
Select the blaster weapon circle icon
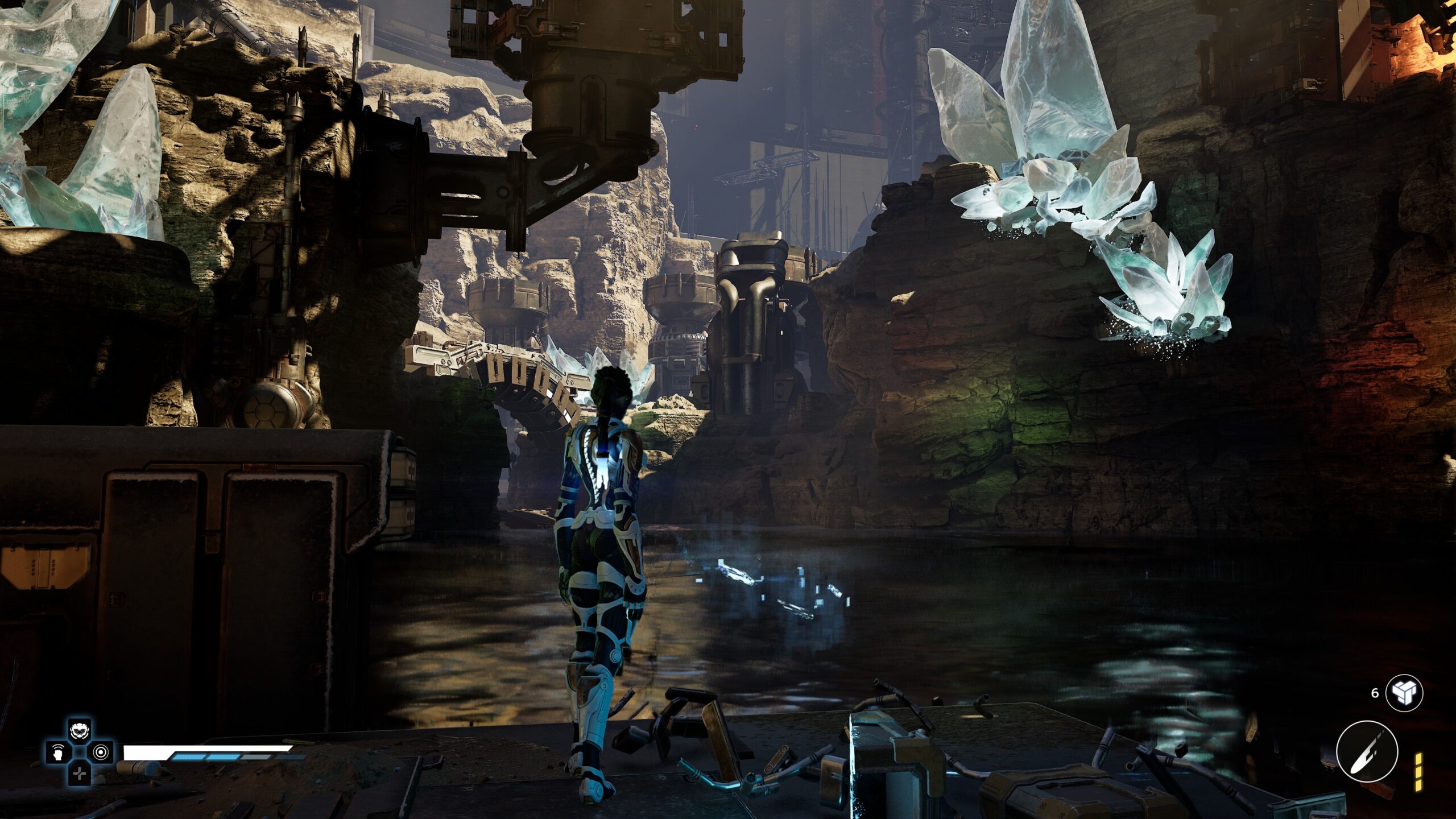(1366, 751)
